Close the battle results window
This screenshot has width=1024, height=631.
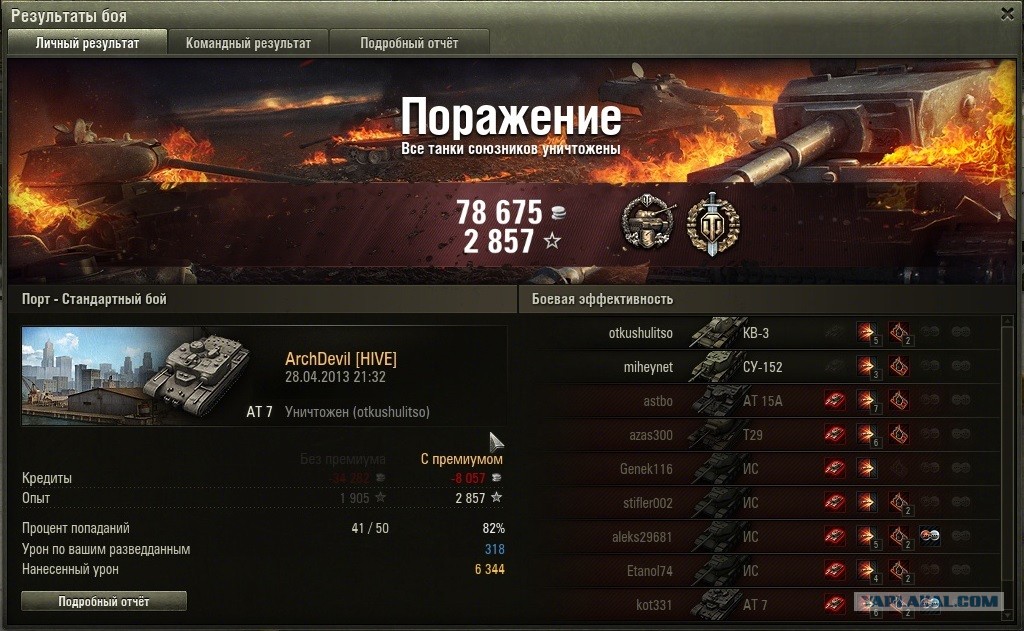pos(1008,14)
